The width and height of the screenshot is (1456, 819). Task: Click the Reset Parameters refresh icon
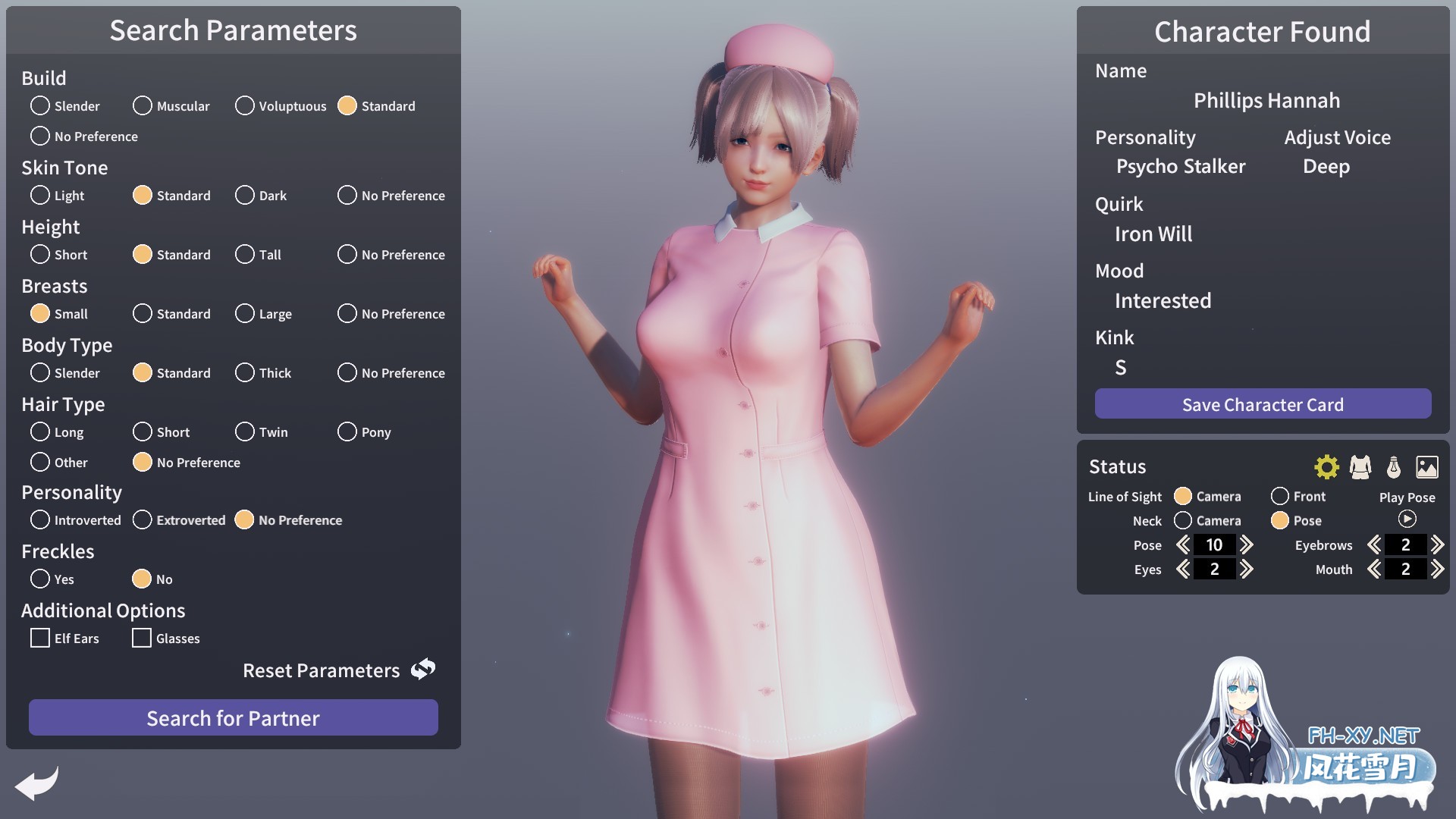pos(422,669)
